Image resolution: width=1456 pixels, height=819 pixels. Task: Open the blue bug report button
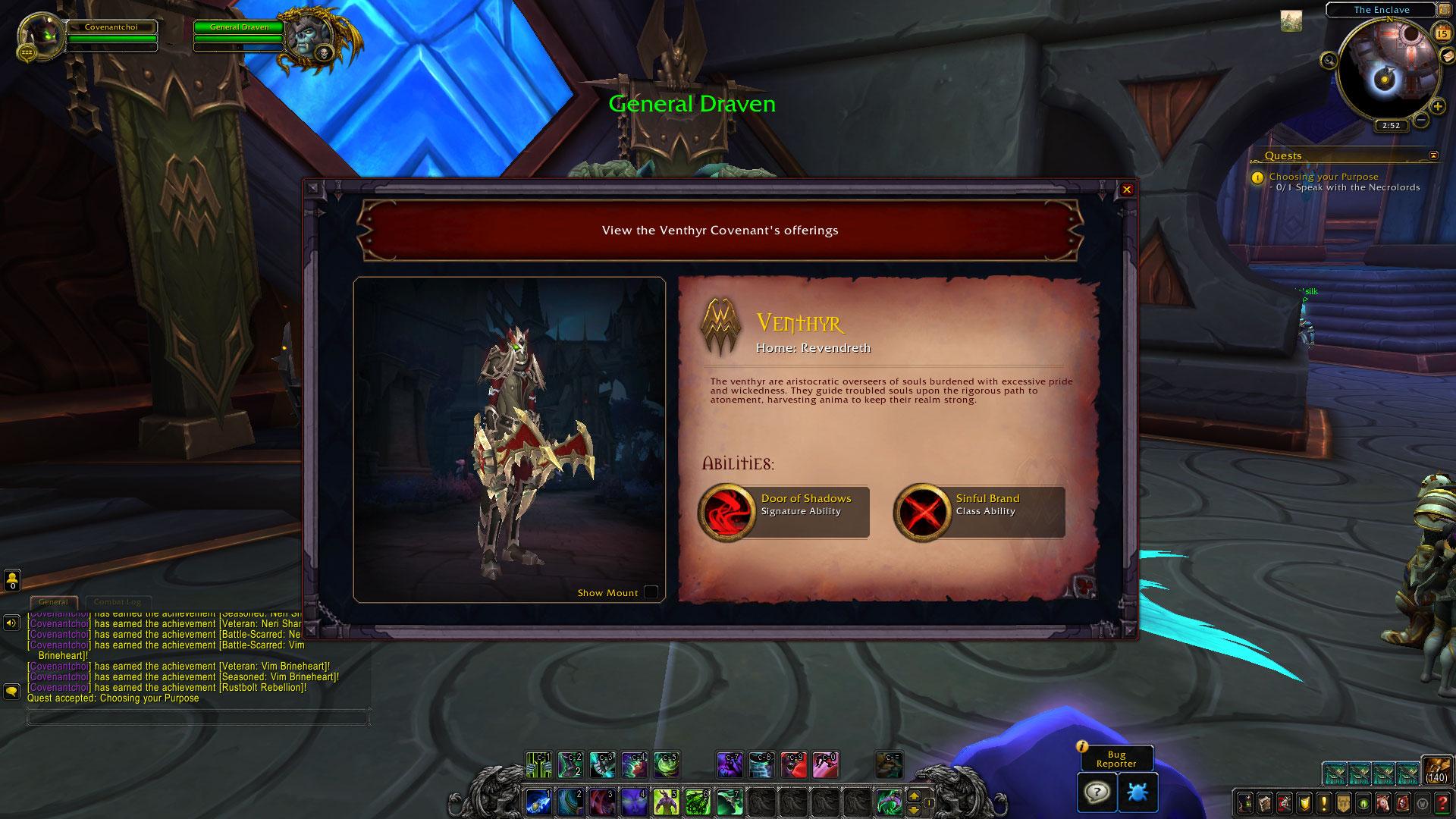(x=1137, y=792)
